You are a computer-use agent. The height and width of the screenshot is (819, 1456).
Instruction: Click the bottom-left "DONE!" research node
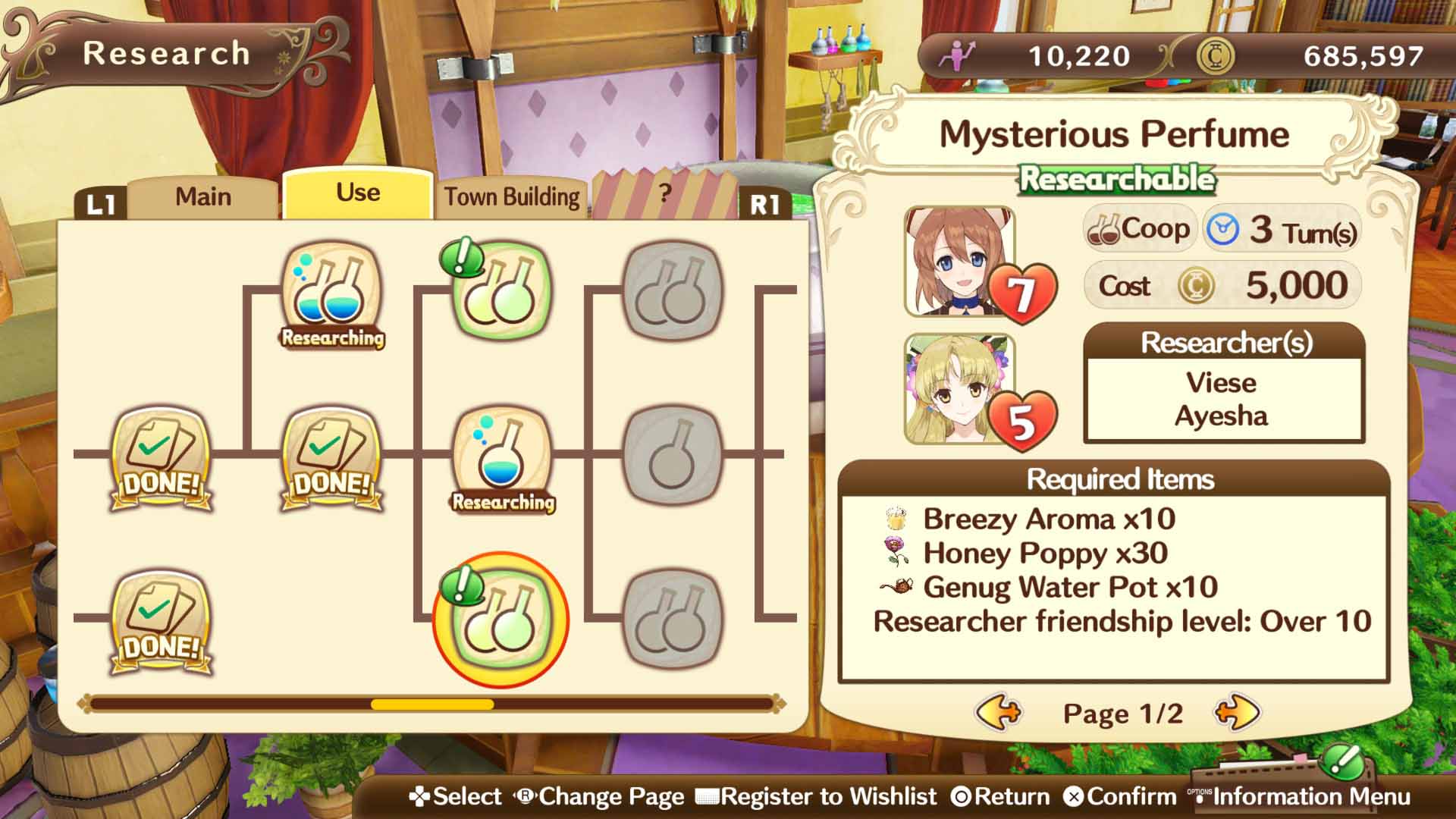(157, 618)
